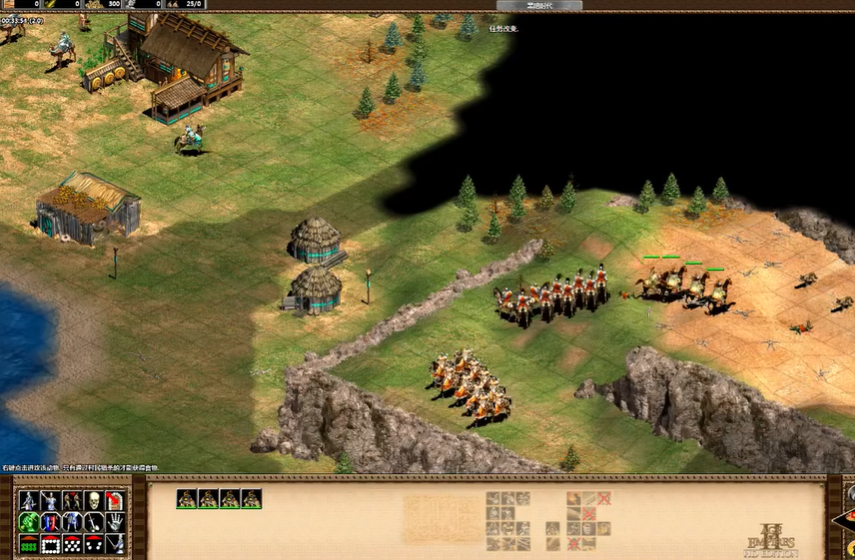Choose the hollow square box formation

click(x=50, y=543)
